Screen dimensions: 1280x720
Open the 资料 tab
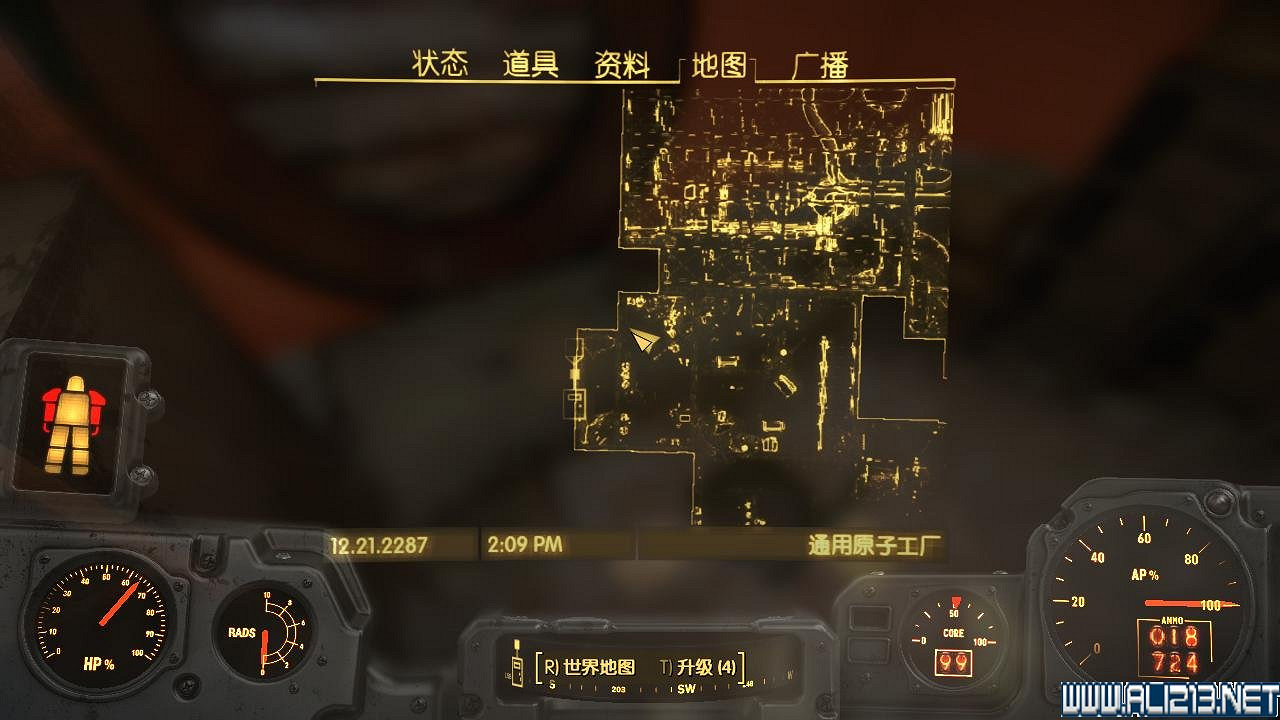(620, 62)
